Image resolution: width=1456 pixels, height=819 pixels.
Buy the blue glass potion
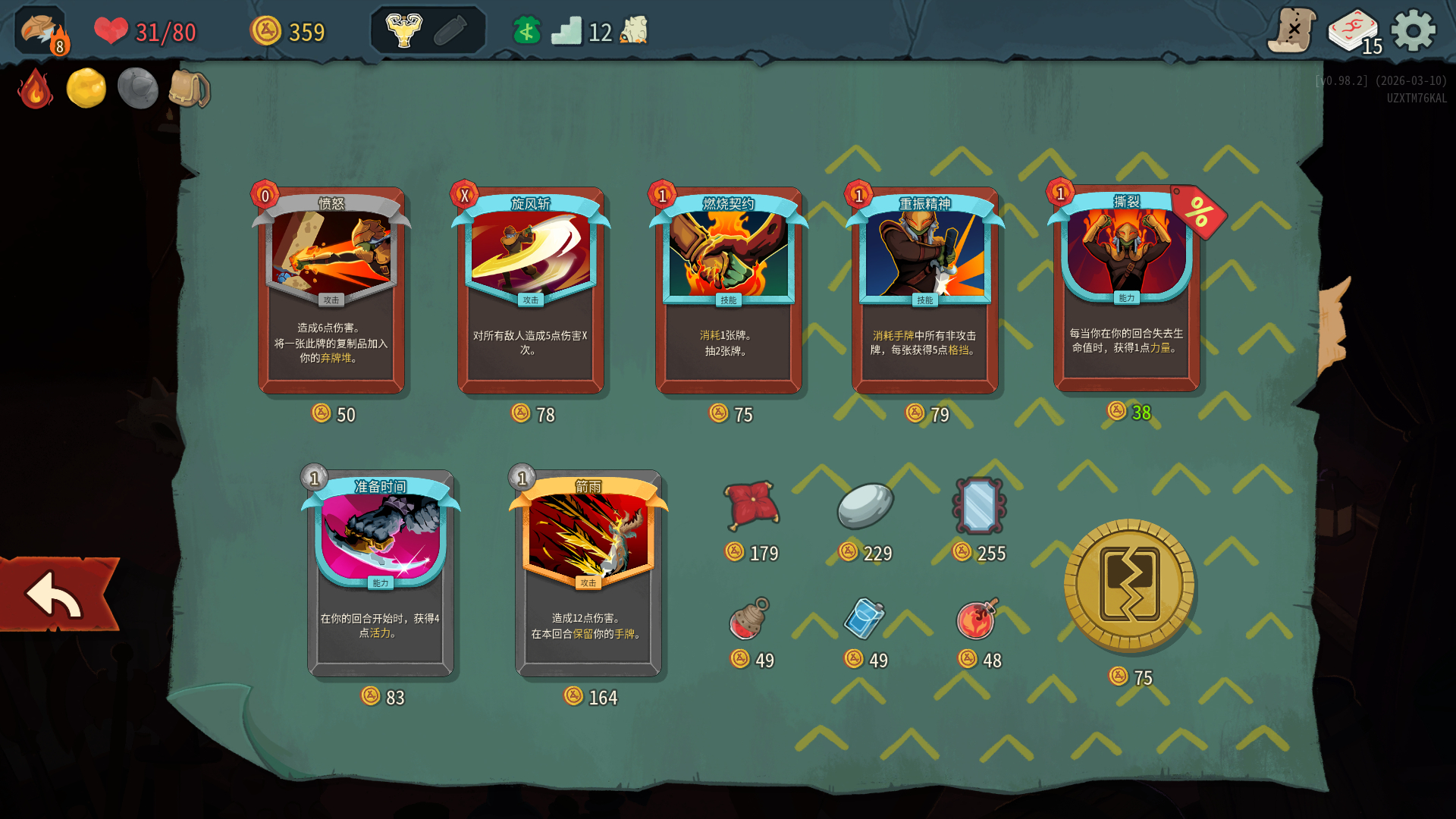(x=864, y=619)
